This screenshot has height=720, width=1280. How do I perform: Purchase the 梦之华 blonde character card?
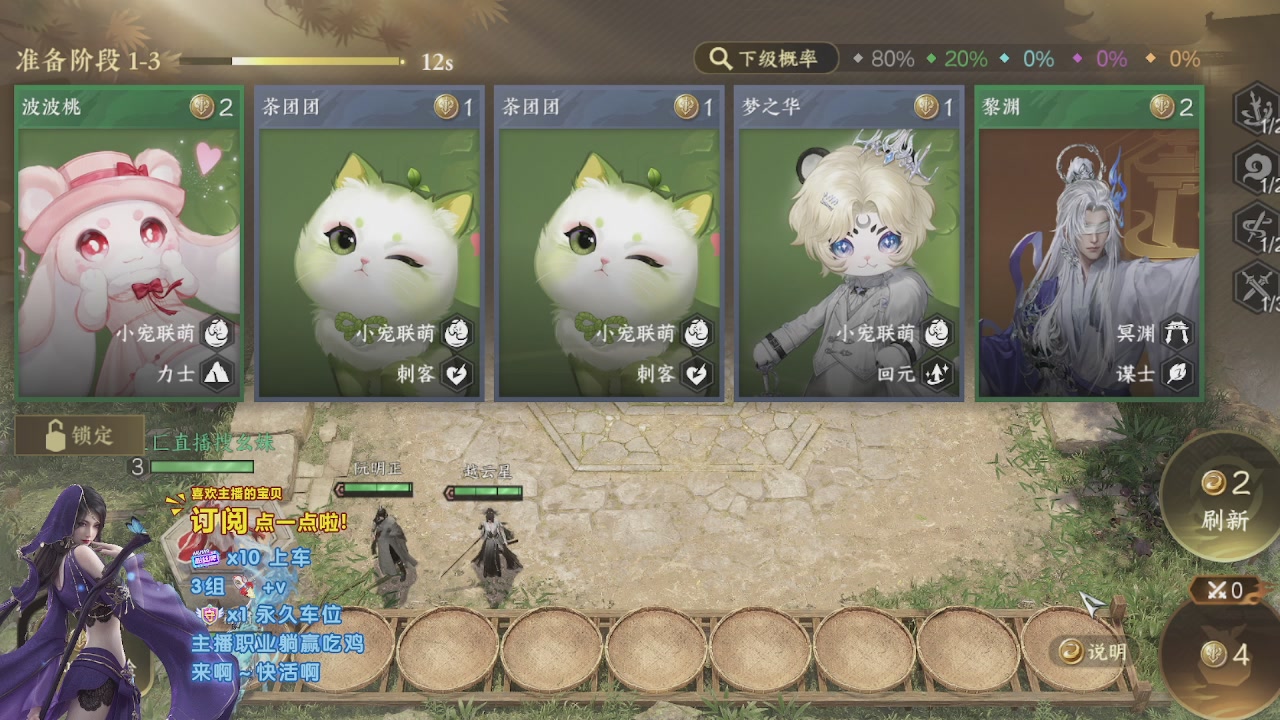click(849, 243)
